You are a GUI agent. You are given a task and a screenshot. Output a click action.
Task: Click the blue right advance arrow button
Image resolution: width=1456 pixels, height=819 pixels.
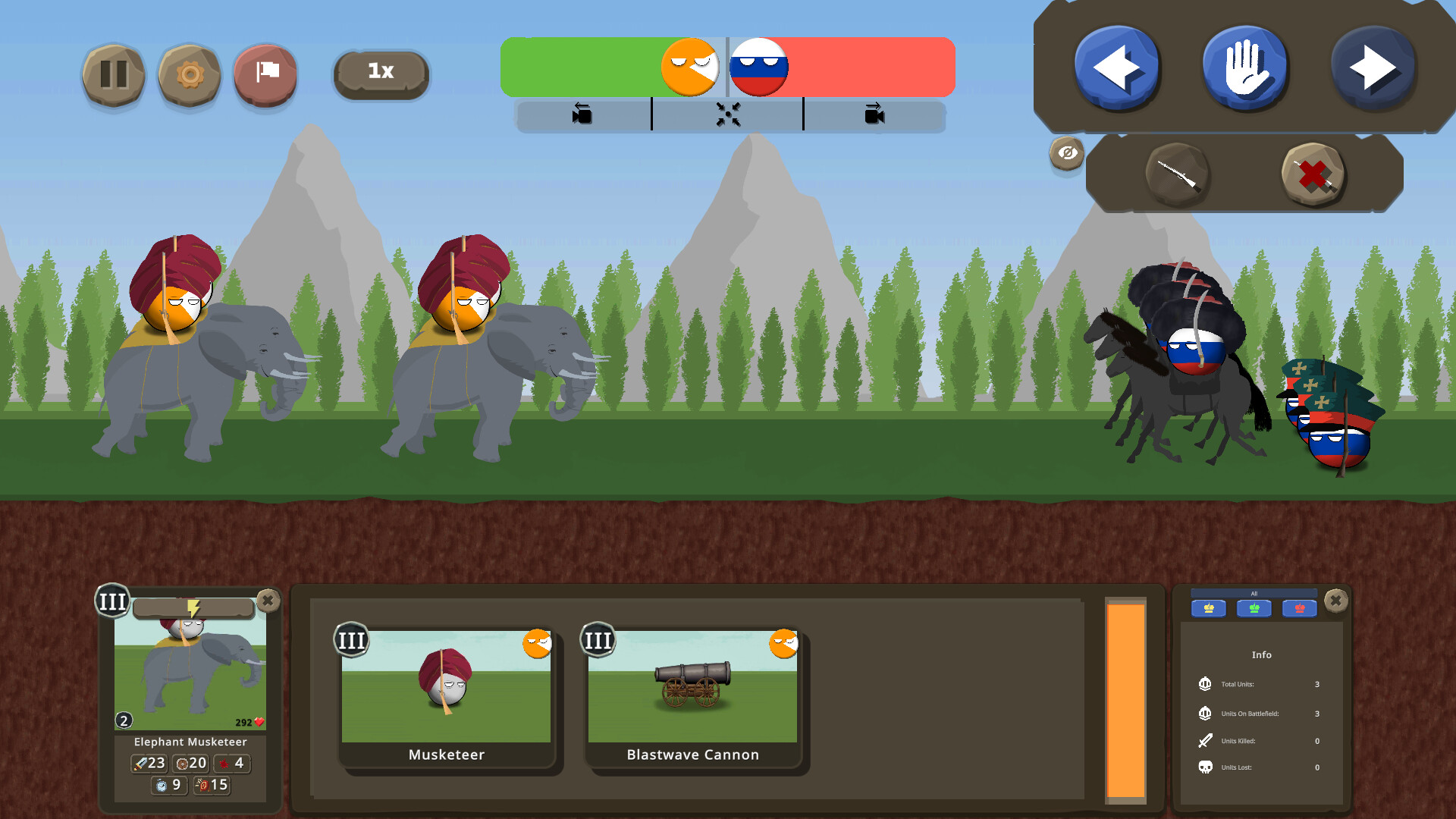pos(1374,67)
